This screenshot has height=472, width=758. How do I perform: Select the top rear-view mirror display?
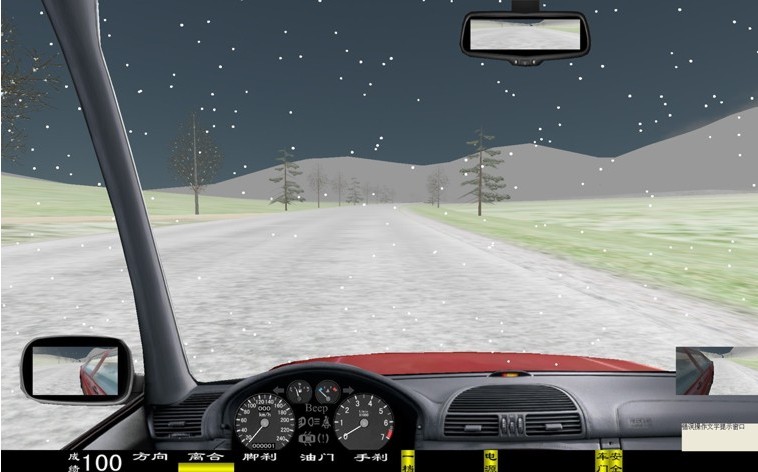click(525, 35)
